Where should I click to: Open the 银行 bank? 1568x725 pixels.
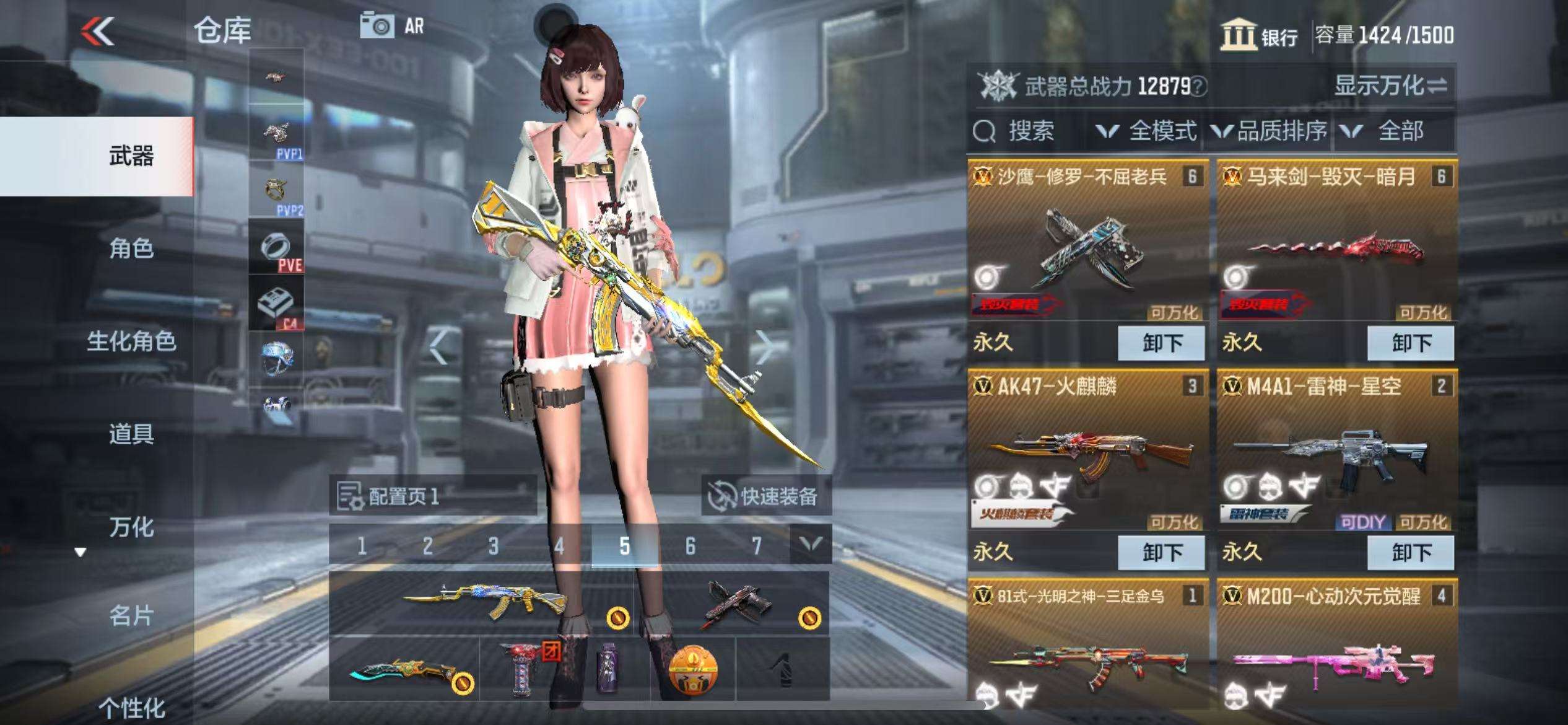pyautogui.click(x=1260, y=35)
